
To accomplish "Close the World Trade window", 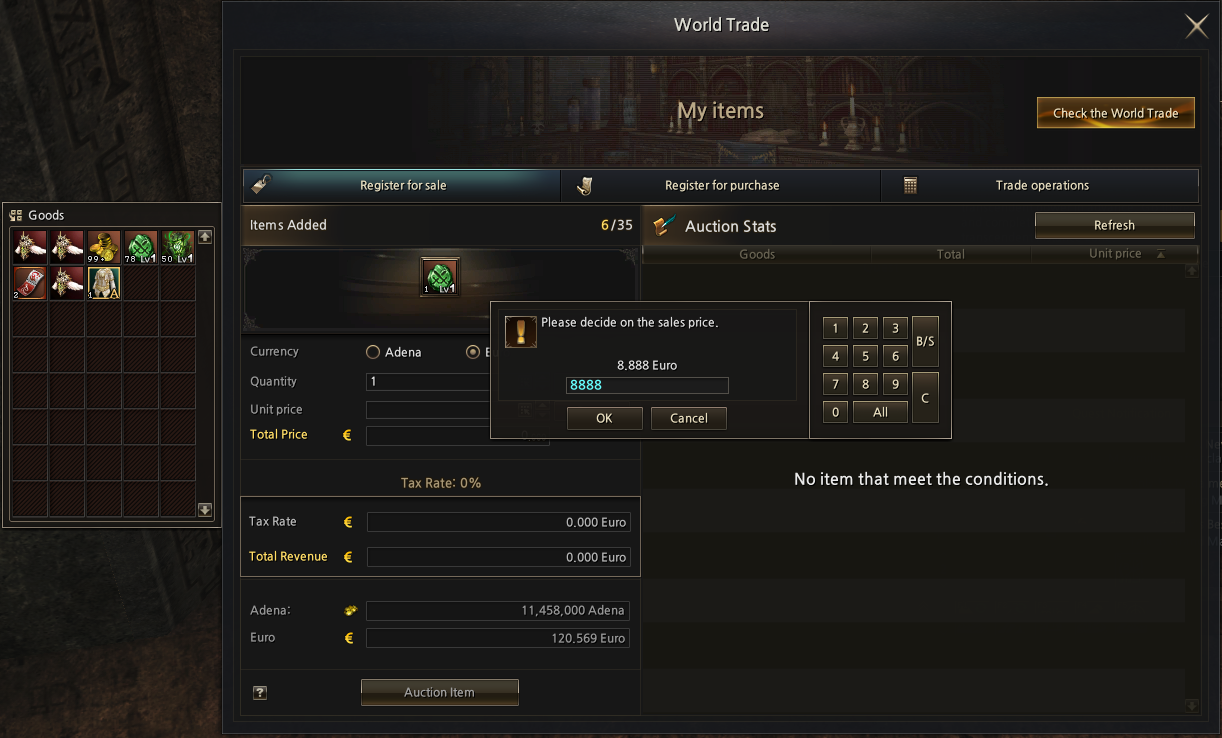I will click(1196, 27).
